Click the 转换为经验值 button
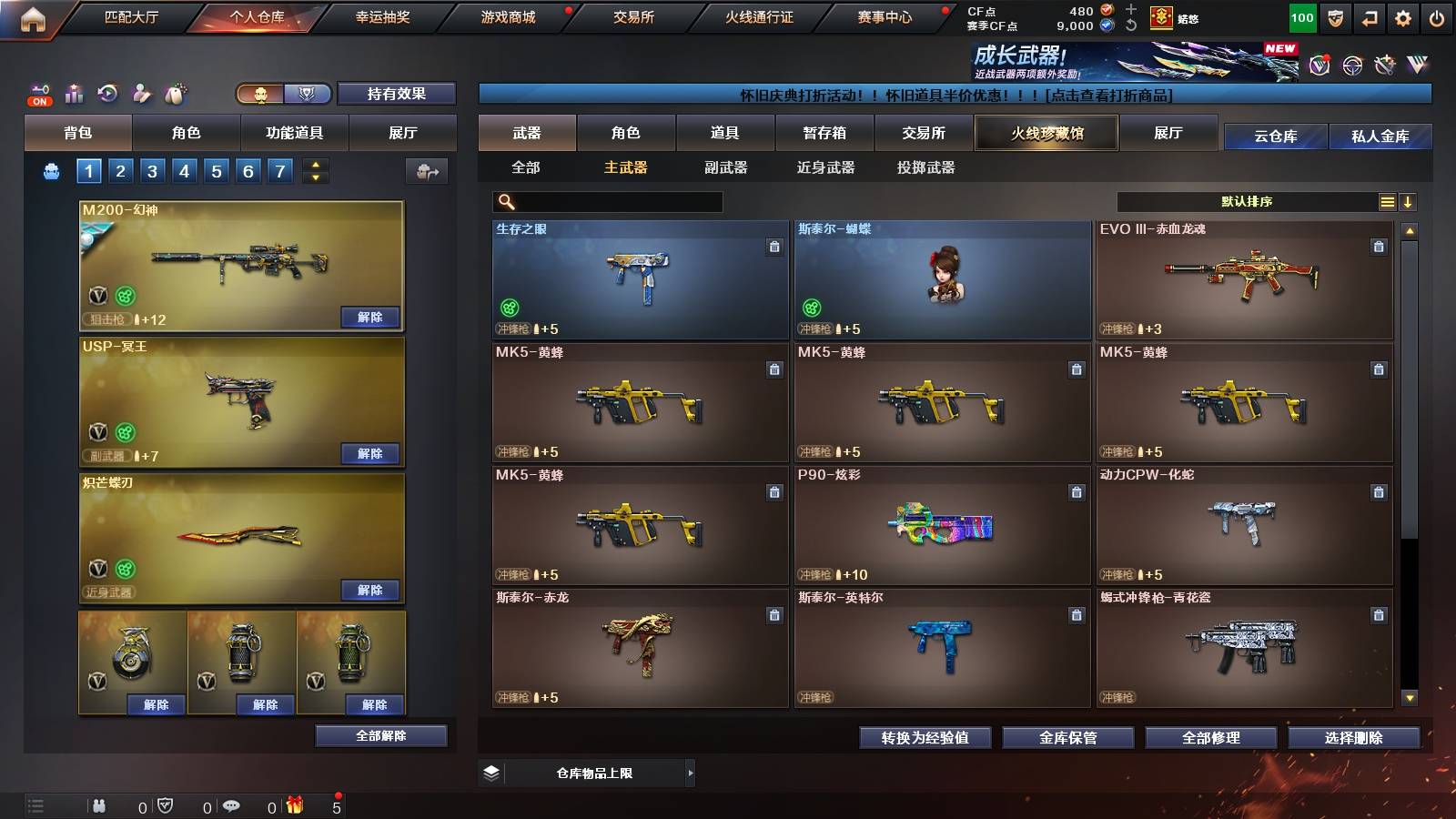Viewport: 1456px width, 819px height. point(925,738)
